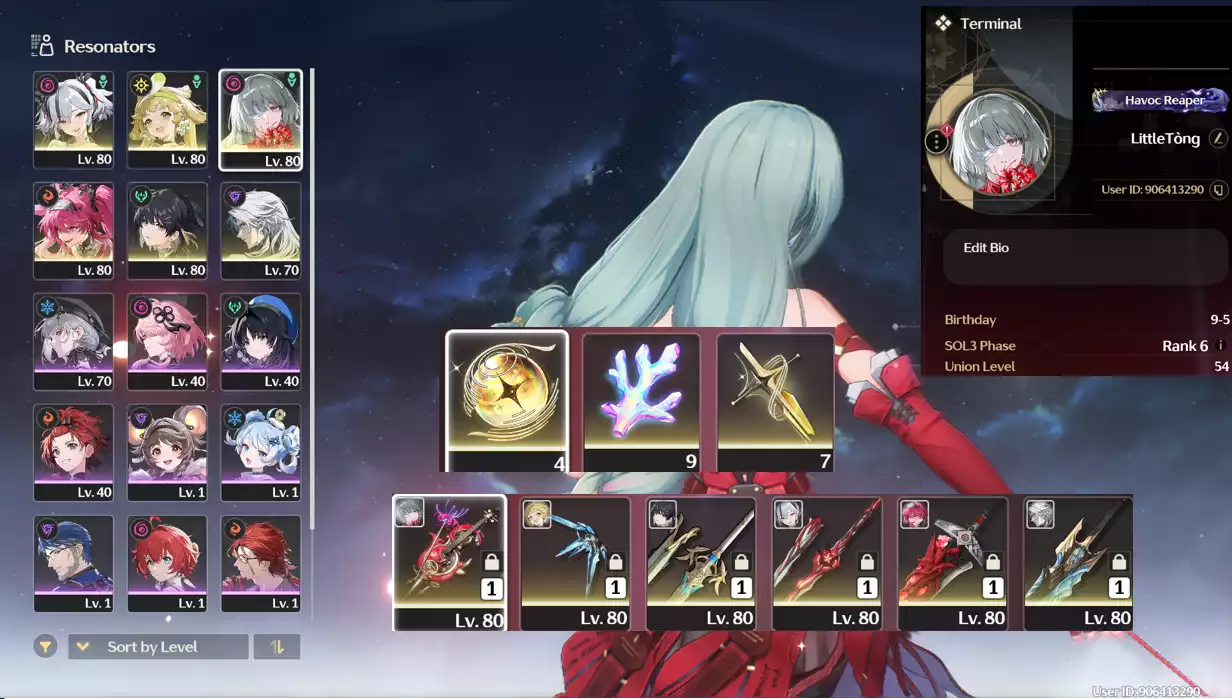Toggle the sort order arrows button
1232x699 pixels.
(277, 647)
